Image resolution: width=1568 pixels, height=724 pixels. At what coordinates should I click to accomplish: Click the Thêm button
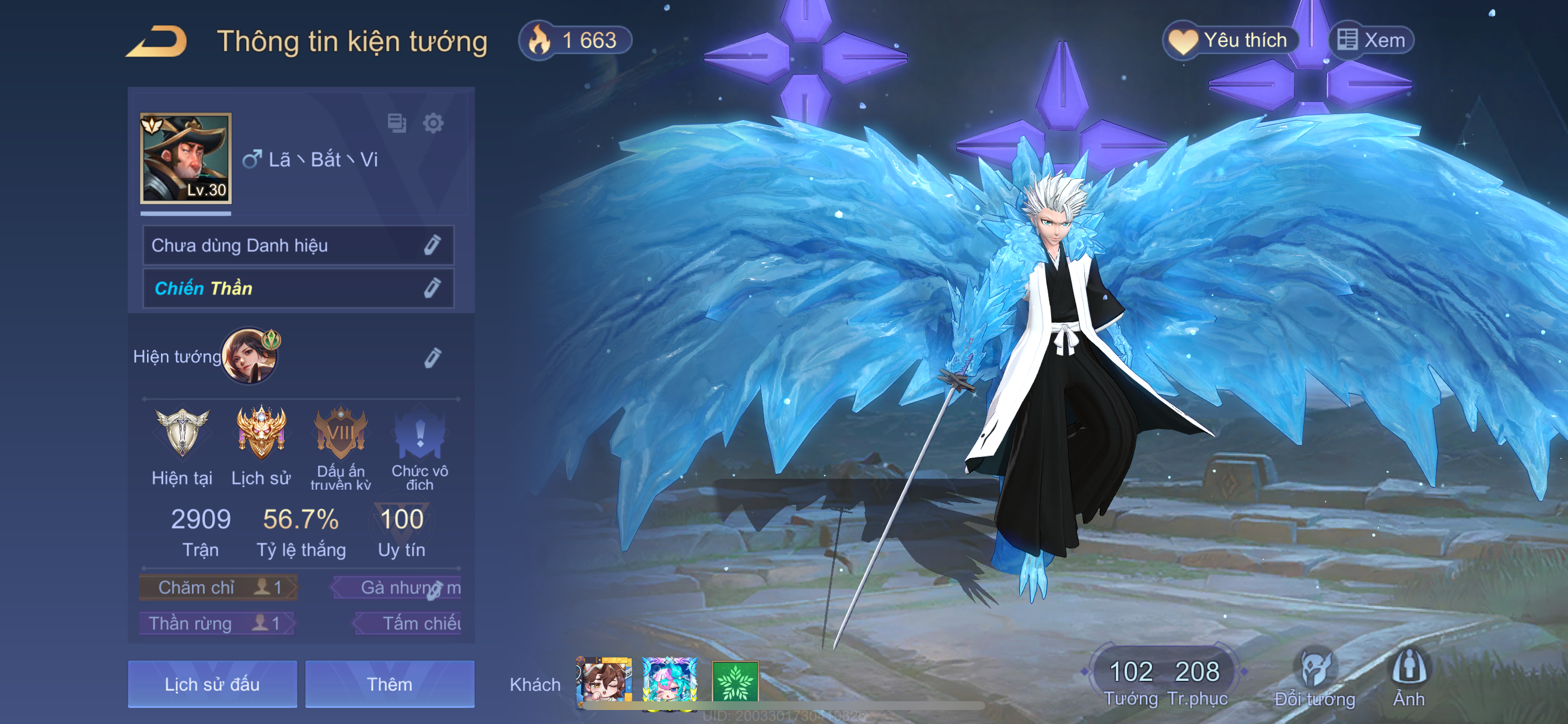tap(390, 684)
